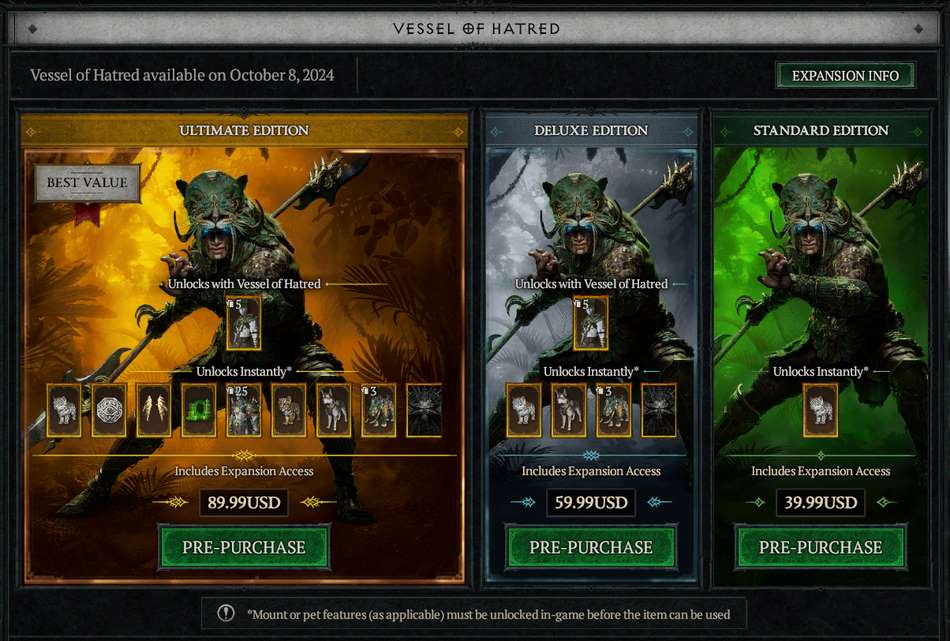The width and height of the screenshot is (950, 641).
Task: Pre-purchase the Deluxe Edition
Action: point(591,547)
